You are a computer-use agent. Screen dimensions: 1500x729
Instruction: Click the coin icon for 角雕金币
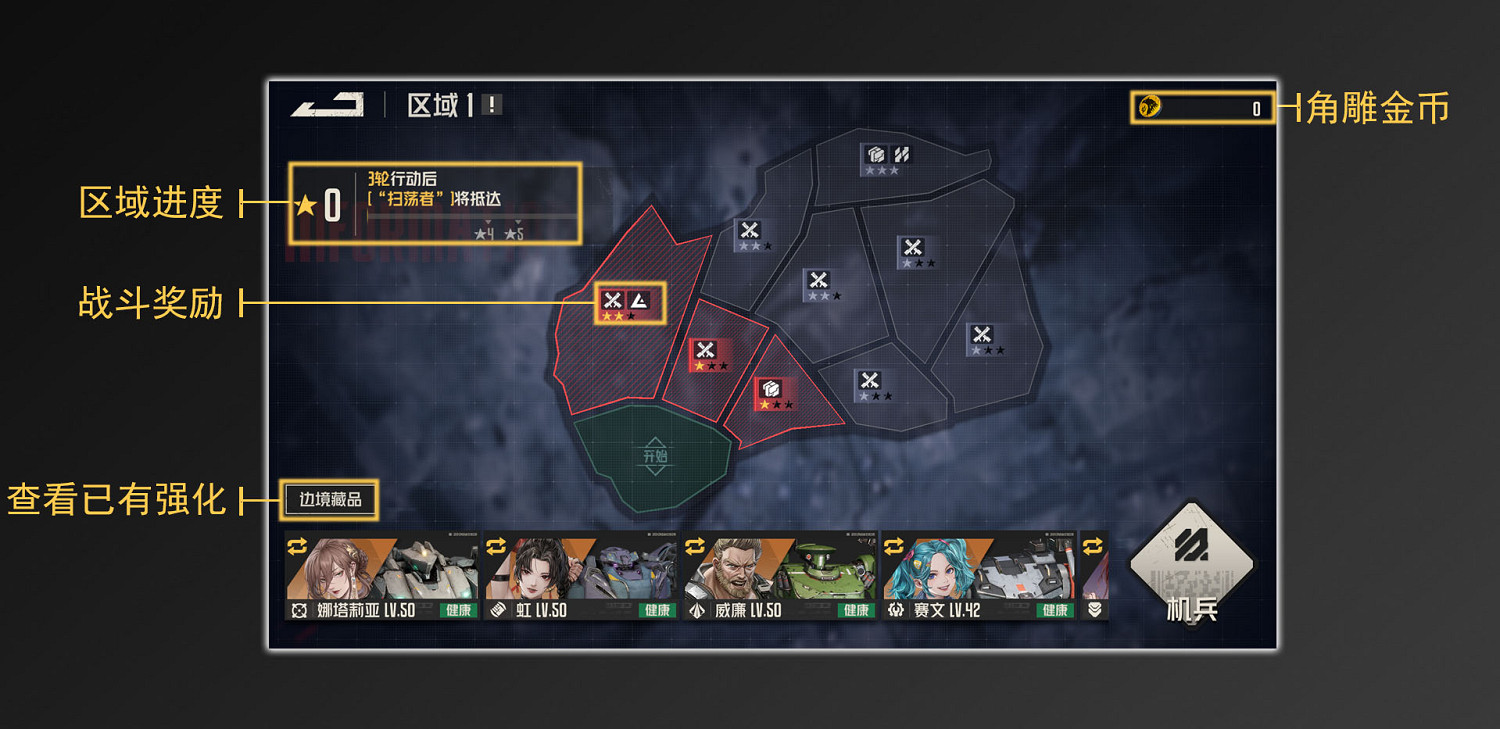click(1148, 105)
